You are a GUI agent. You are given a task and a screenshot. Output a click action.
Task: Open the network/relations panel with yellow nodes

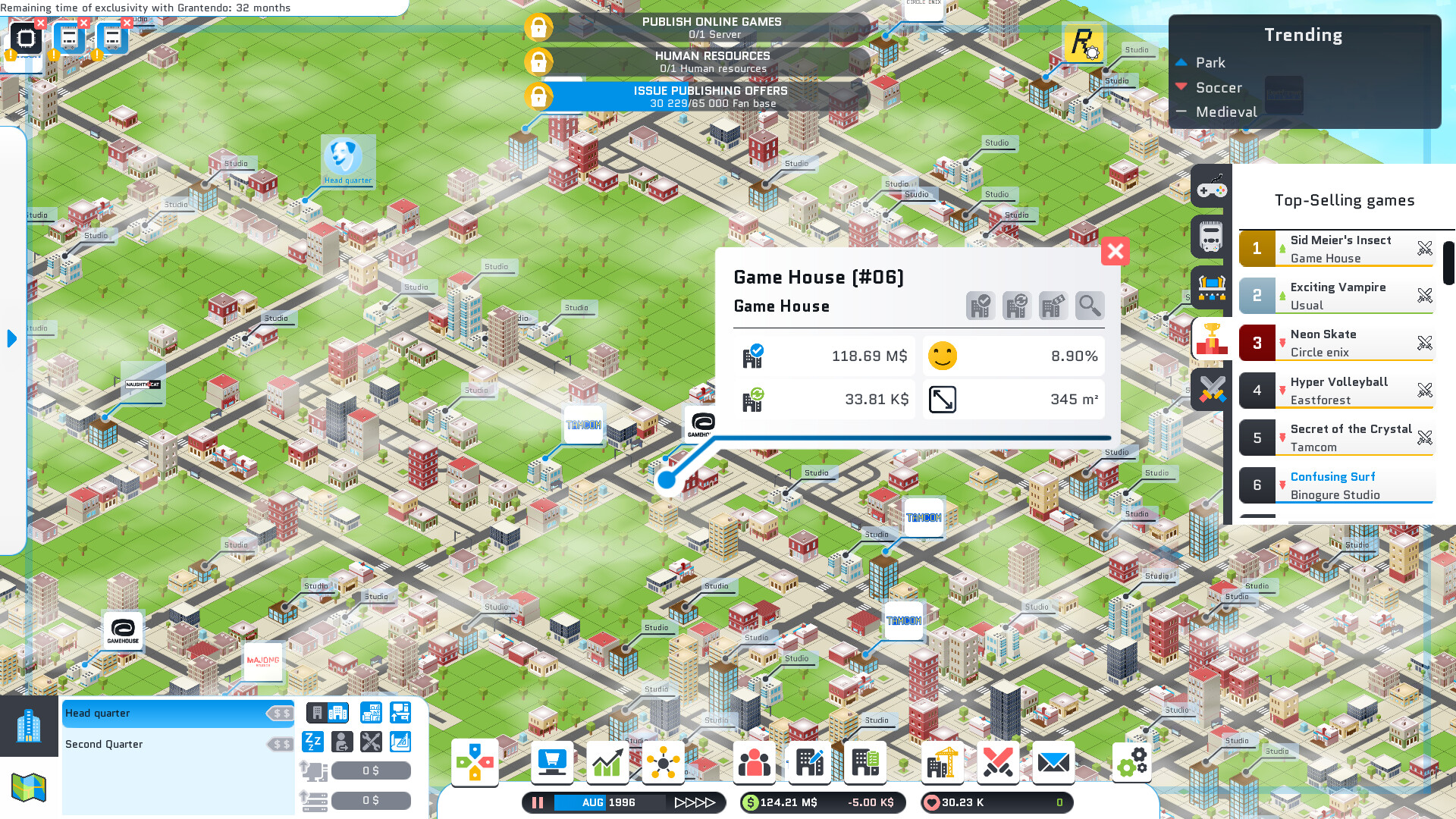(664, 762)
